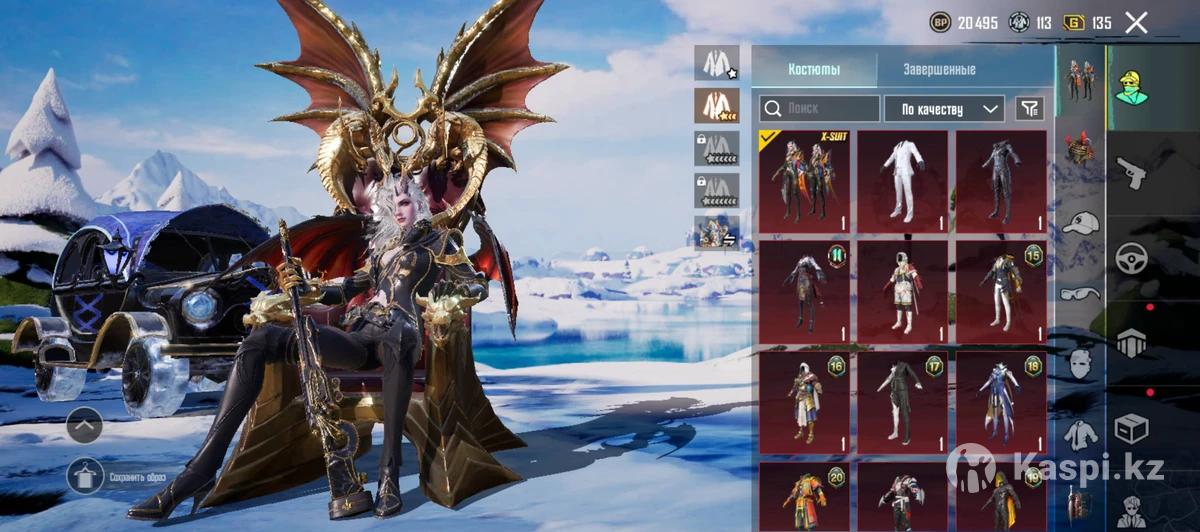The width and height of the screenshot is (1200, 532).
Task: Show the cap headwear category
Action: 1080,224
